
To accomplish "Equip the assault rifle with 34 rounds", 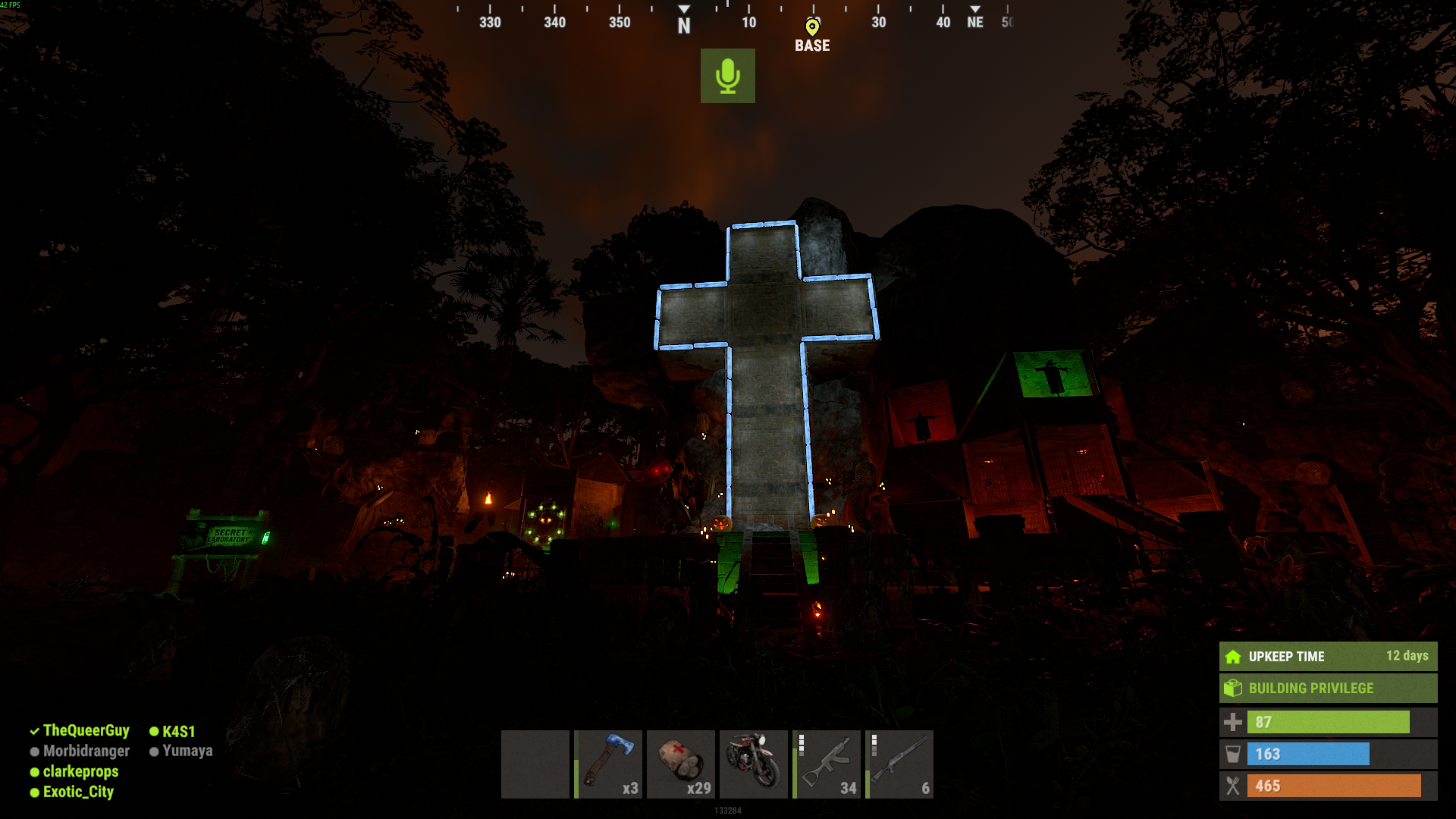I will (827, 764).
